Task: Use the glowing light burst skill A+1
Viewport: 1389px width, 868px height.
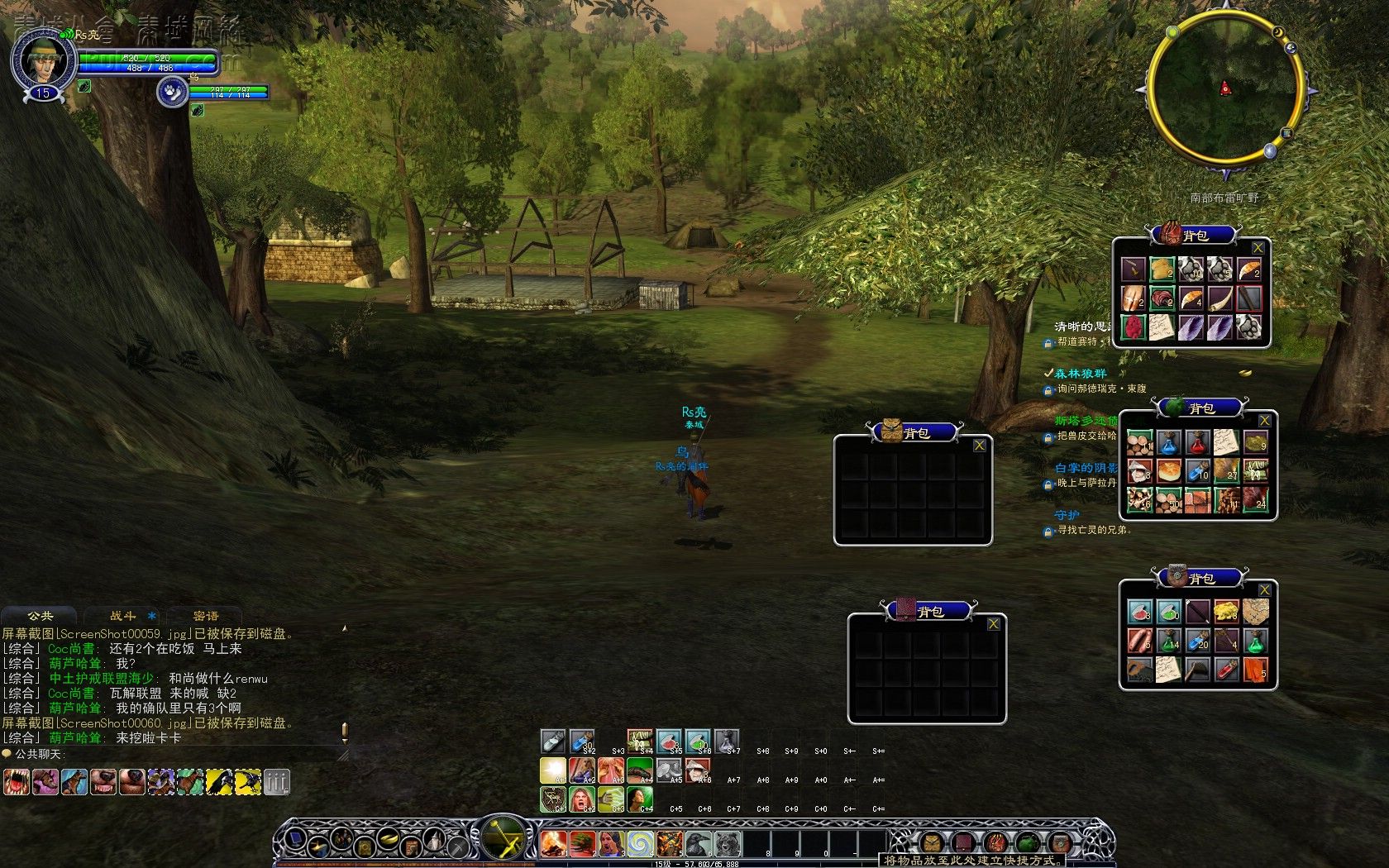Action: [553, 770]
